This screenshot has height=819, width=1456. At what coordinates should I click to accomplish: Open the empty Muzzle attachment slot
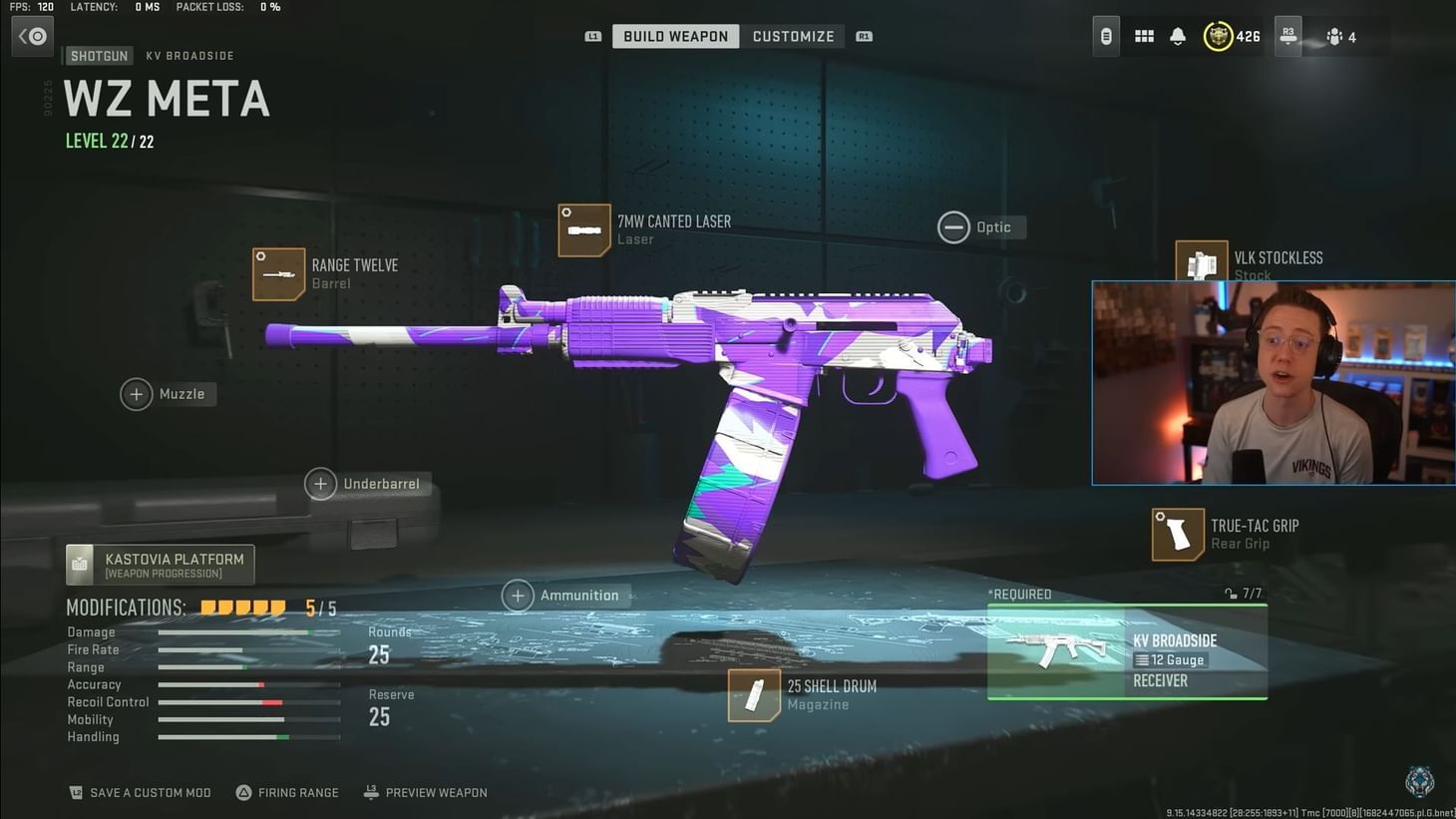(x=137, y=394)
